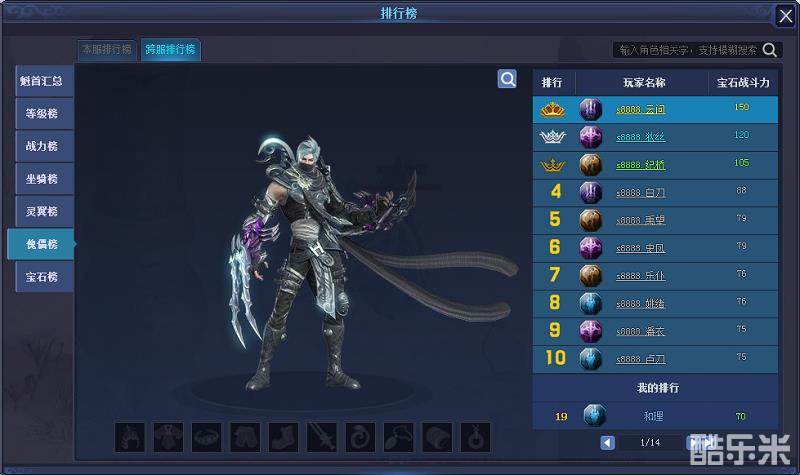Show the 等级榜 level ranking
Image resolution: width=800 pixels, height=475 pixels.
[x=41, y=114]
